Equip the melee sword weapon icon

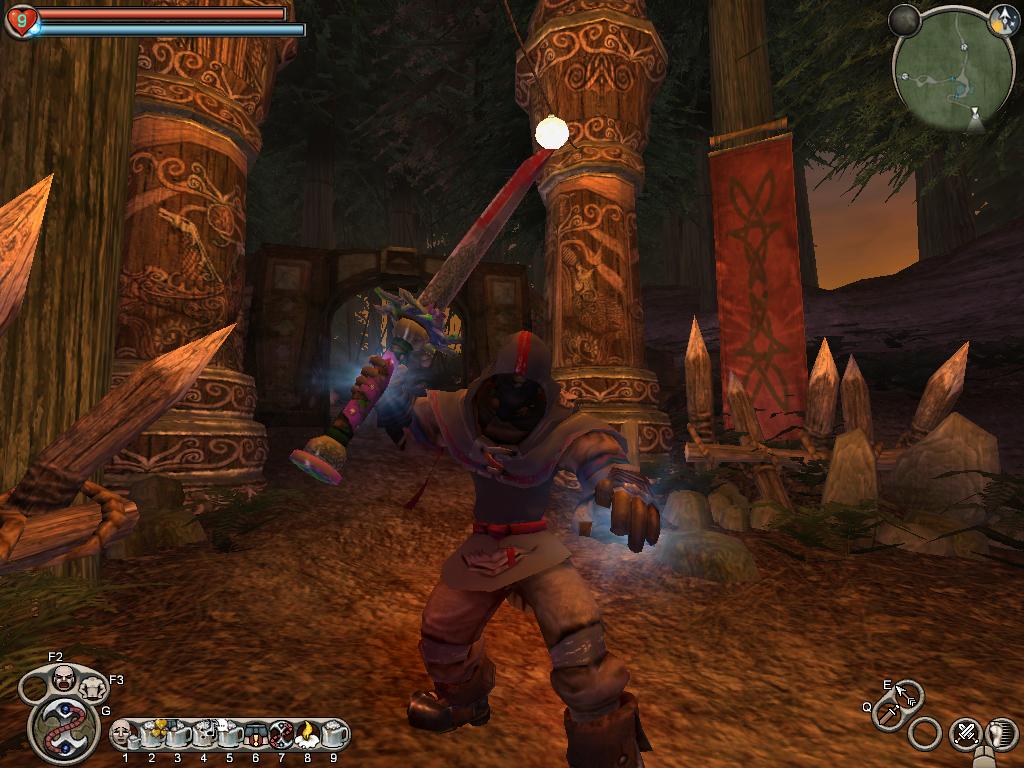888,714
